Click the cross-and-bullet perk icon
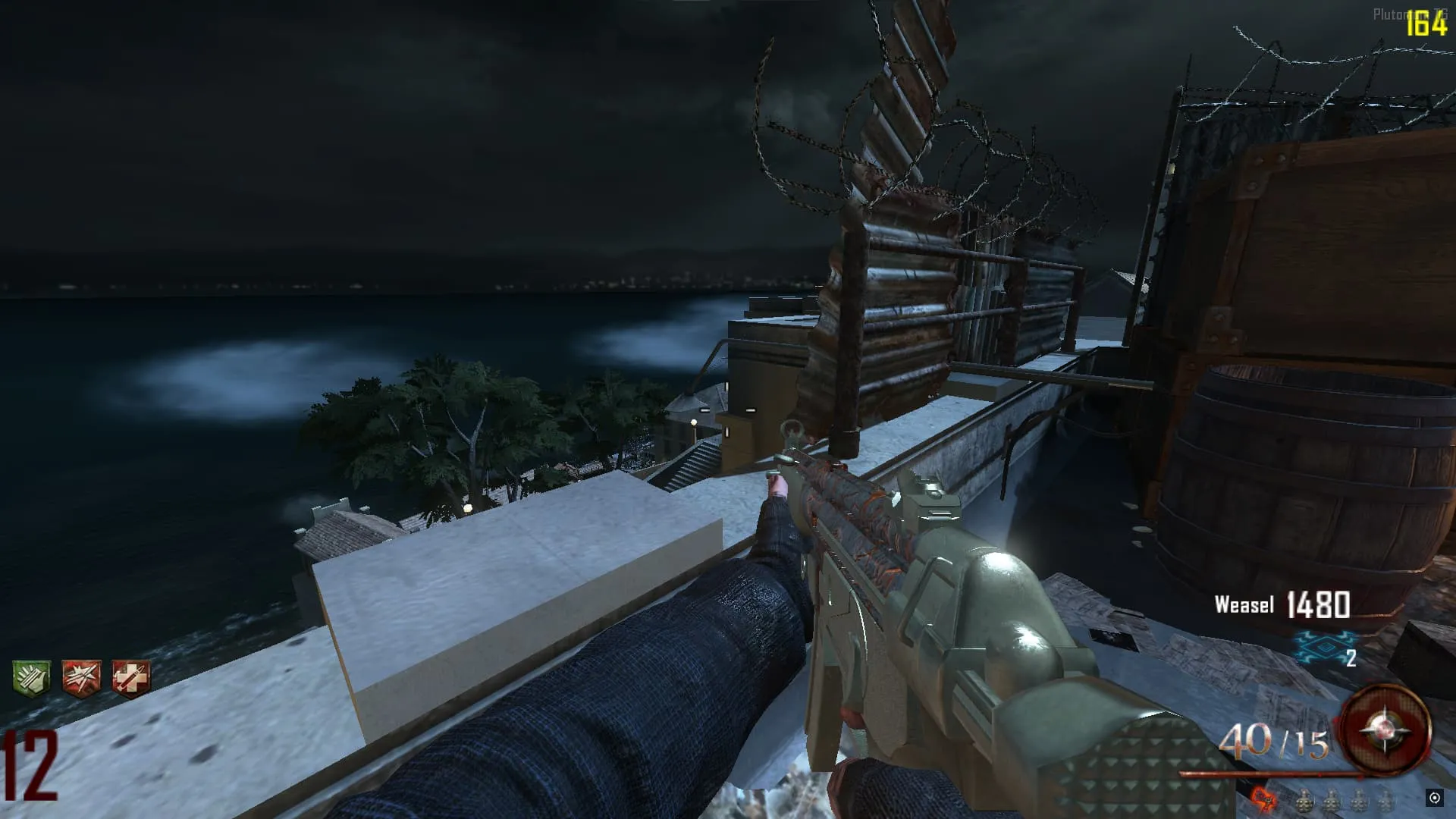 pyautogui.click(x=130, y=677)
